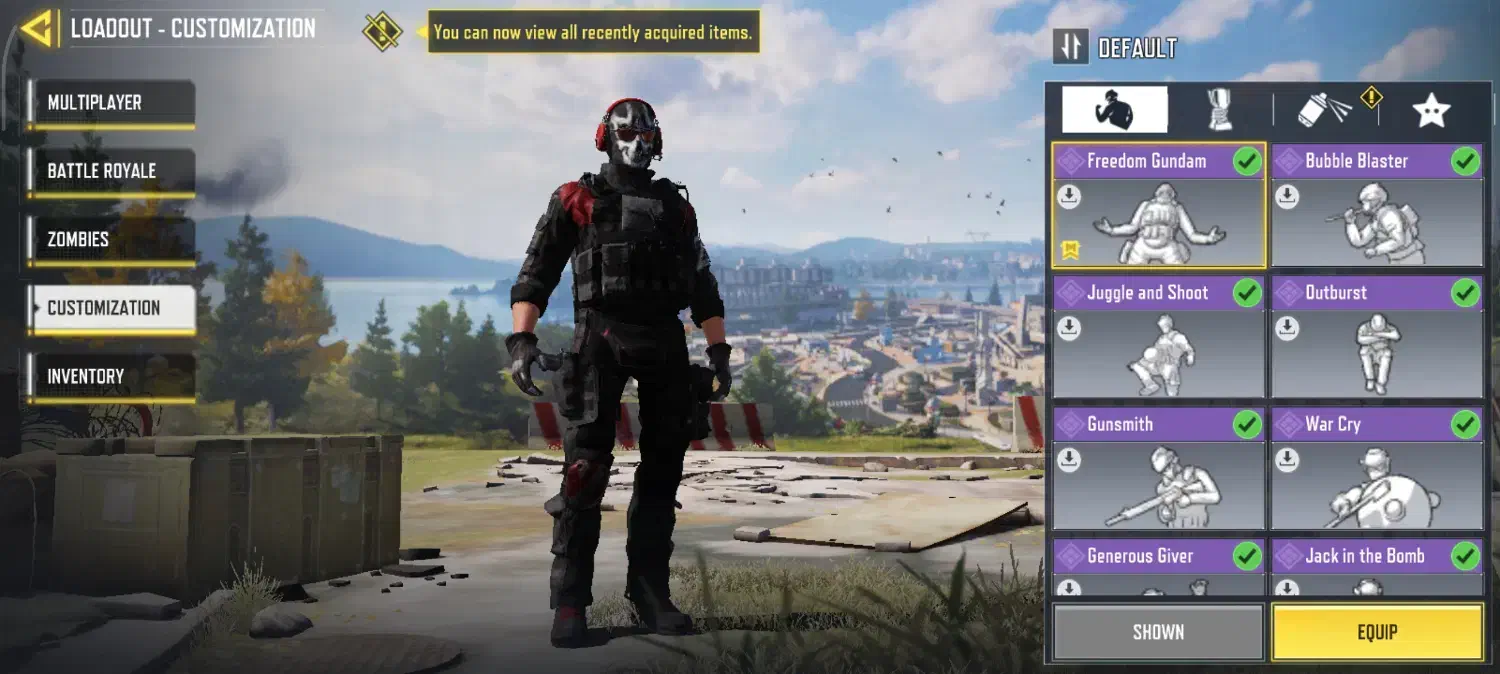
Task: Switch to the emotes tab
Action: pos(1114,110)
